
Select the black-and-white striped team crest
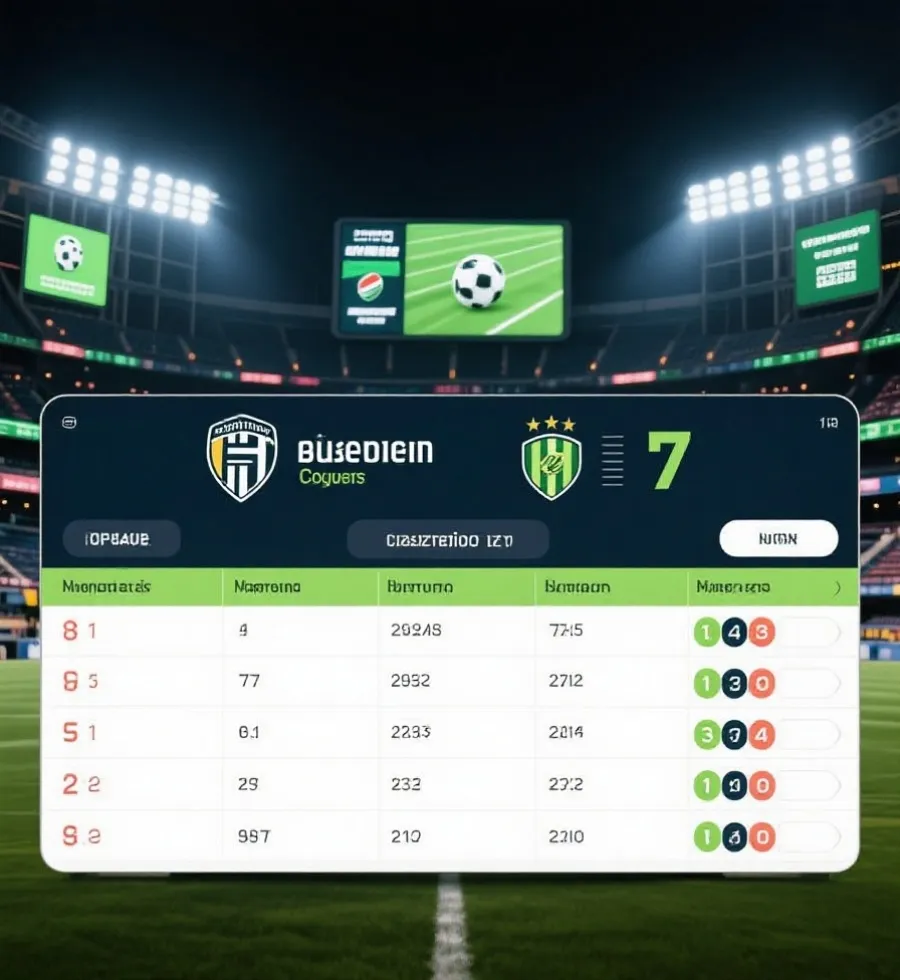click(x=242, y=457)
